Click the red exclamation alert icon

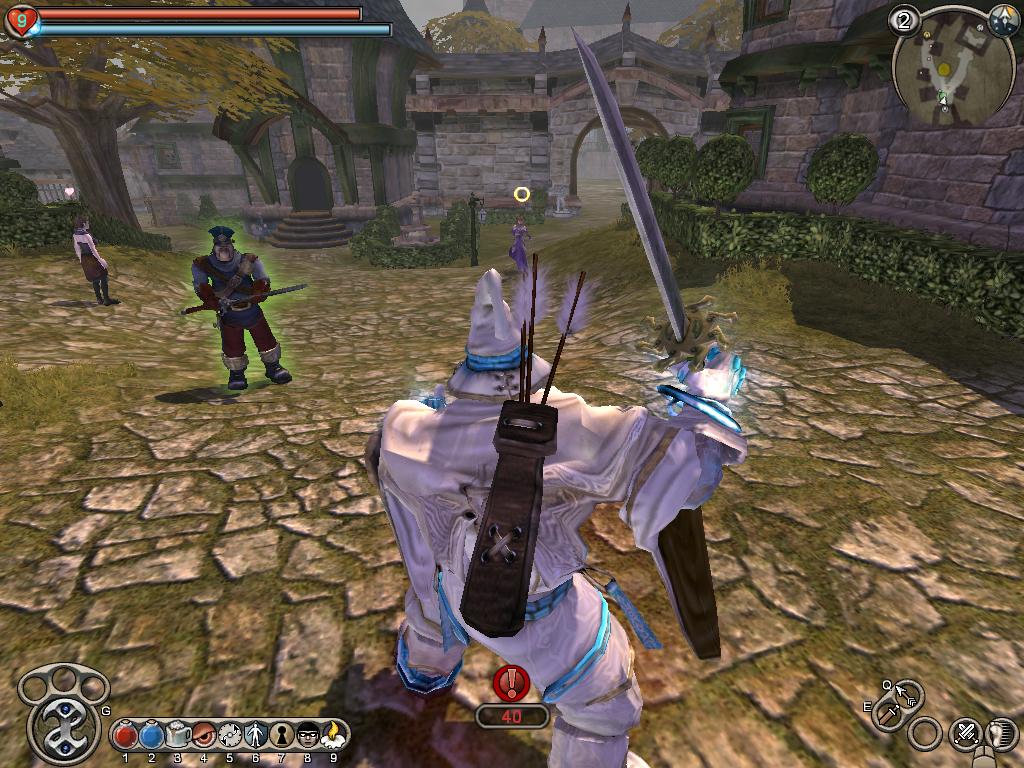click(x=512, y=683)
